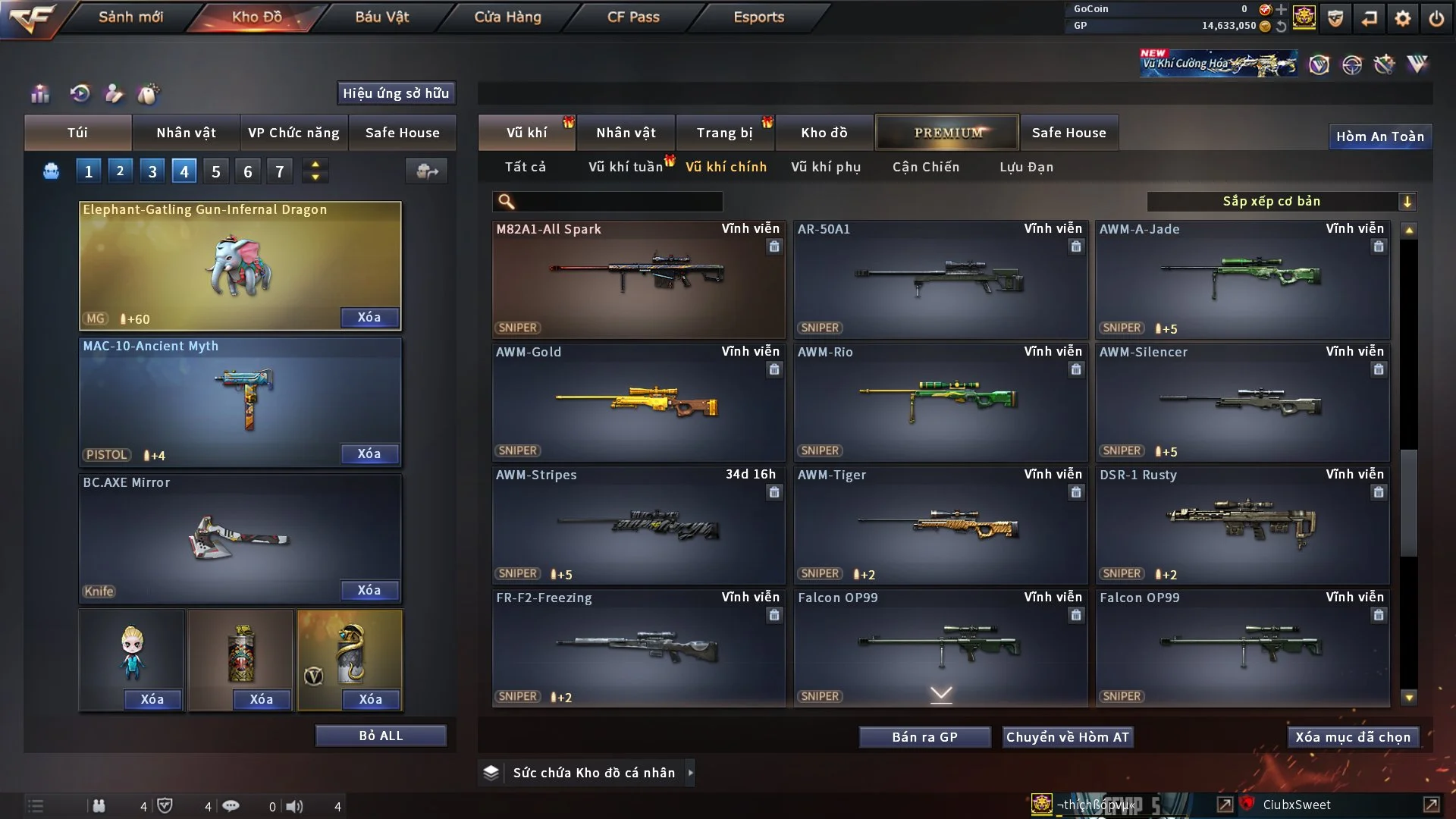The width and height of the screenshot is (1456, 819).
Task: Sell items with Bán ra GP
Action: click(924, 737)
